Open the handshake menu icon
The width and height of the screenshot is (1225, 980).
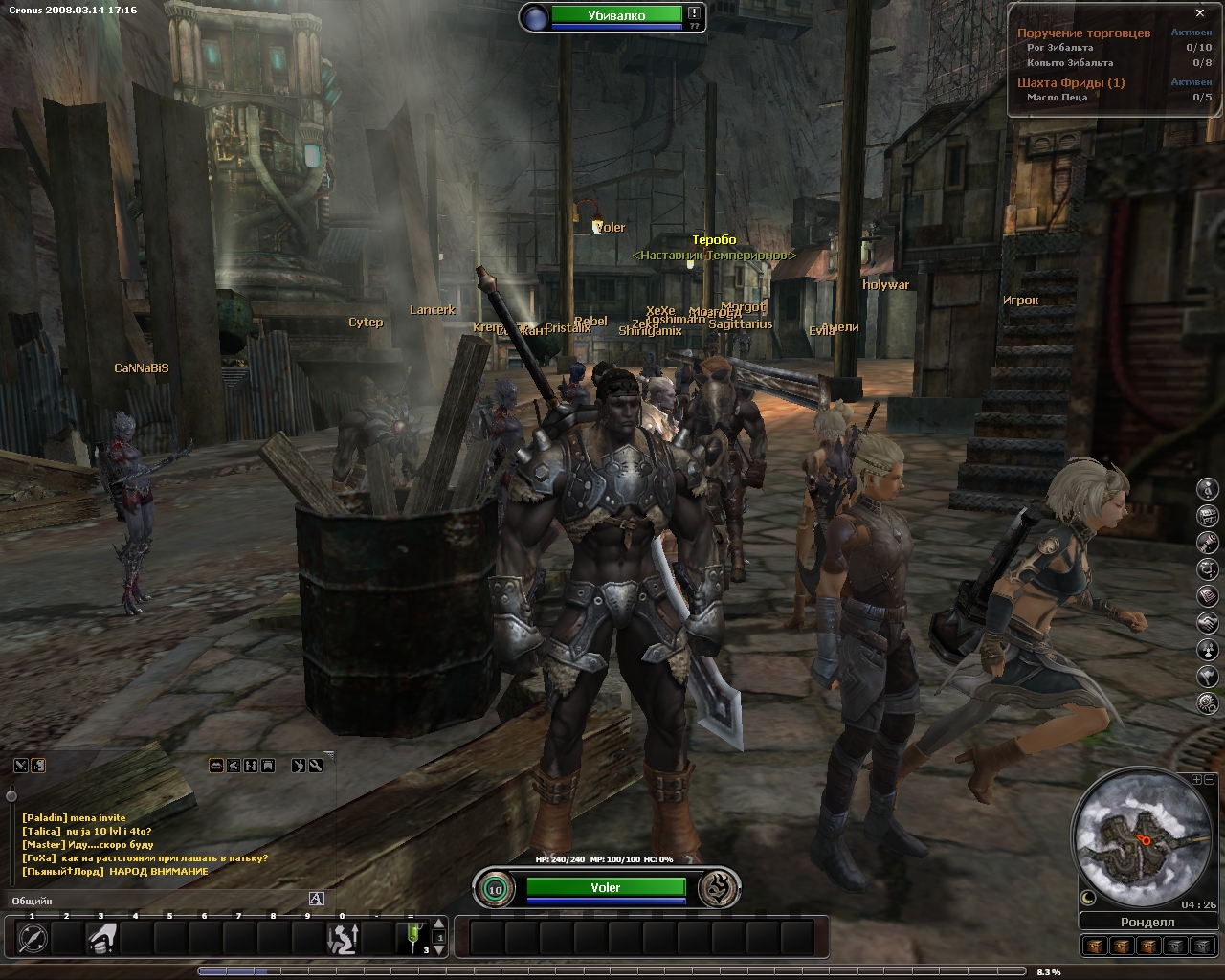(1209, 623)
